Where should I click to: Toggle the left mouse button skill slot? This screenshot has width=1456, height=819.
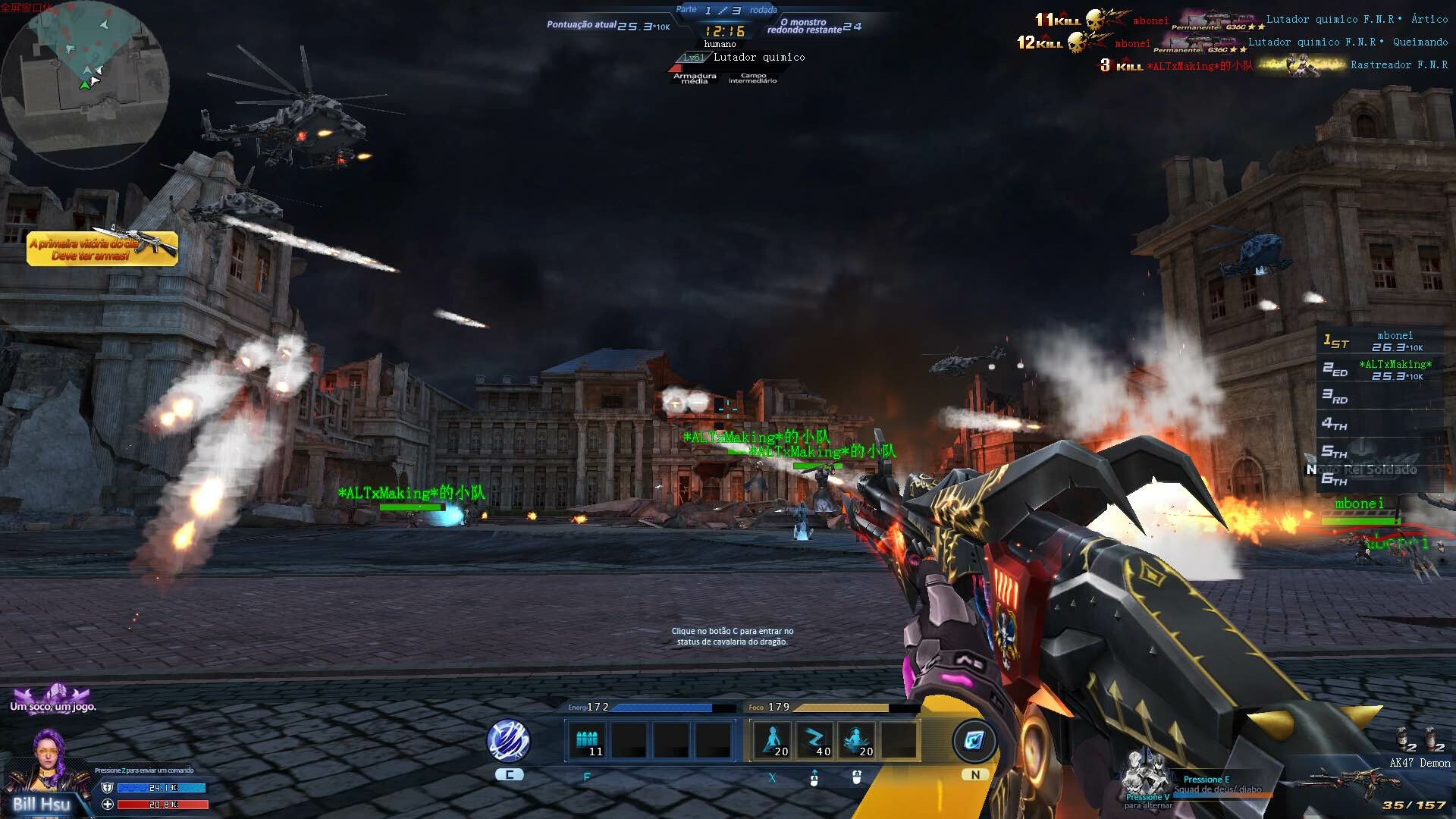pos(814,780)
